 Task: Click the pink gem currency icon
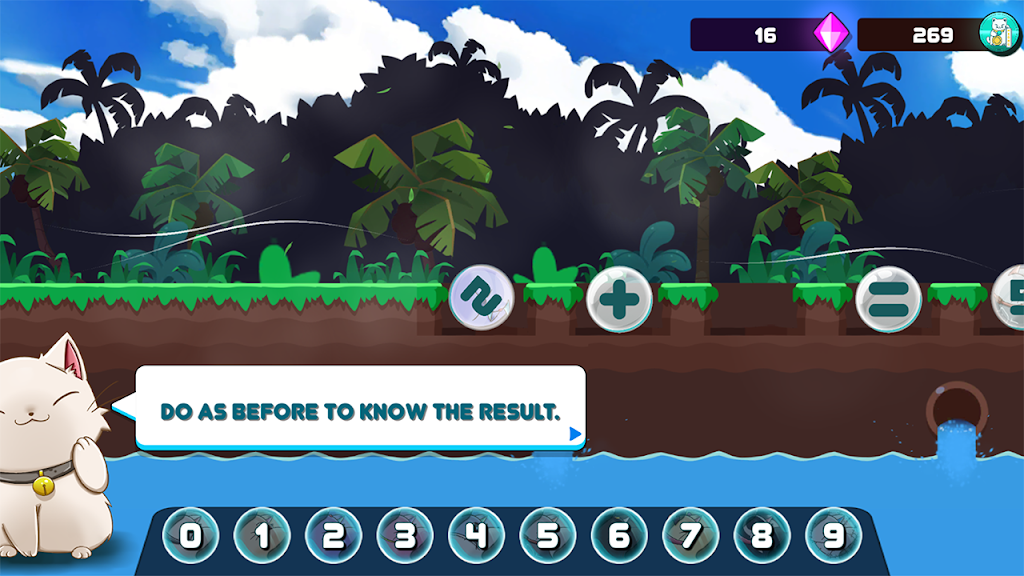(830, 34)
